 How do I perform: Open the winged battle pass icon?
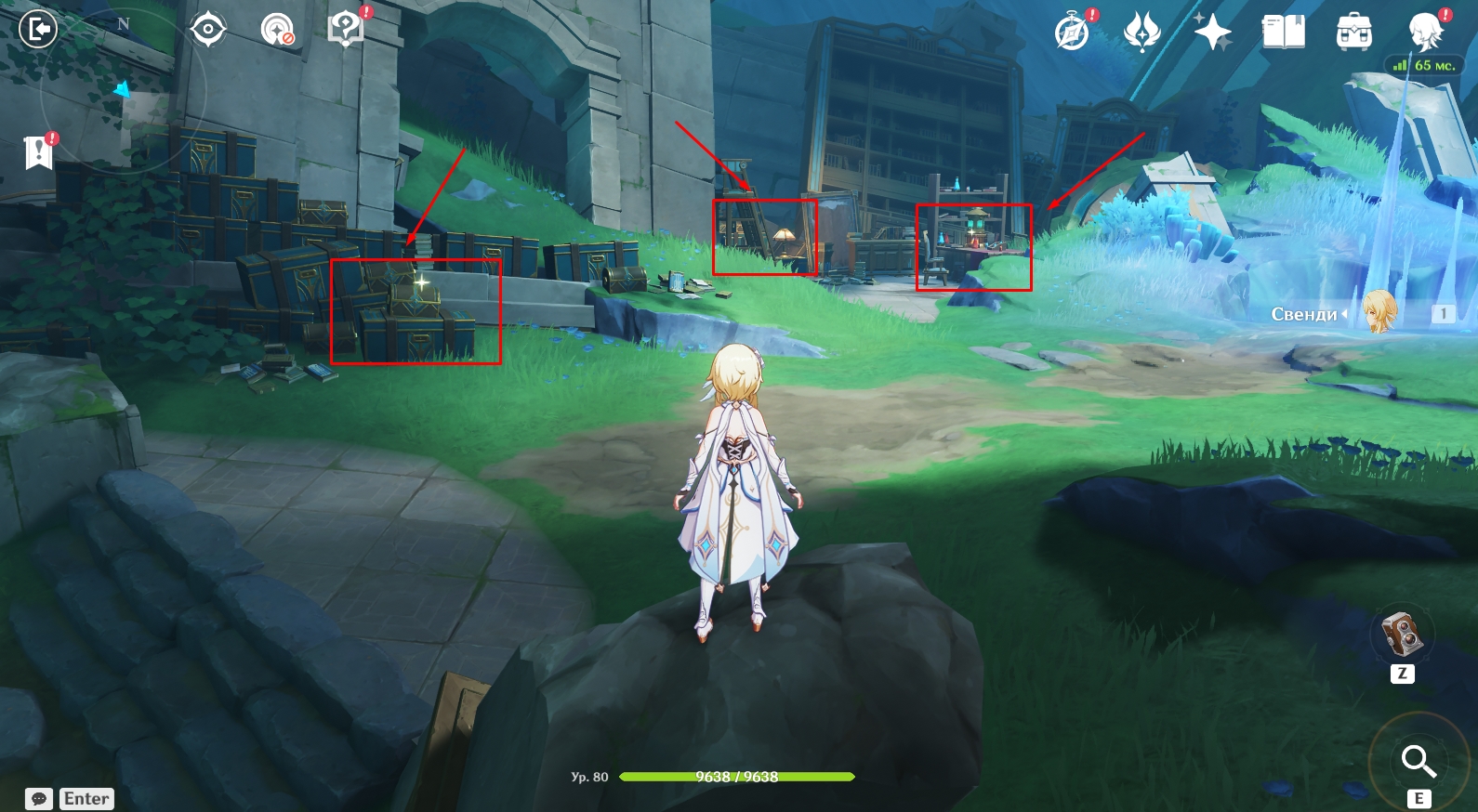[x=1141, y=33]
